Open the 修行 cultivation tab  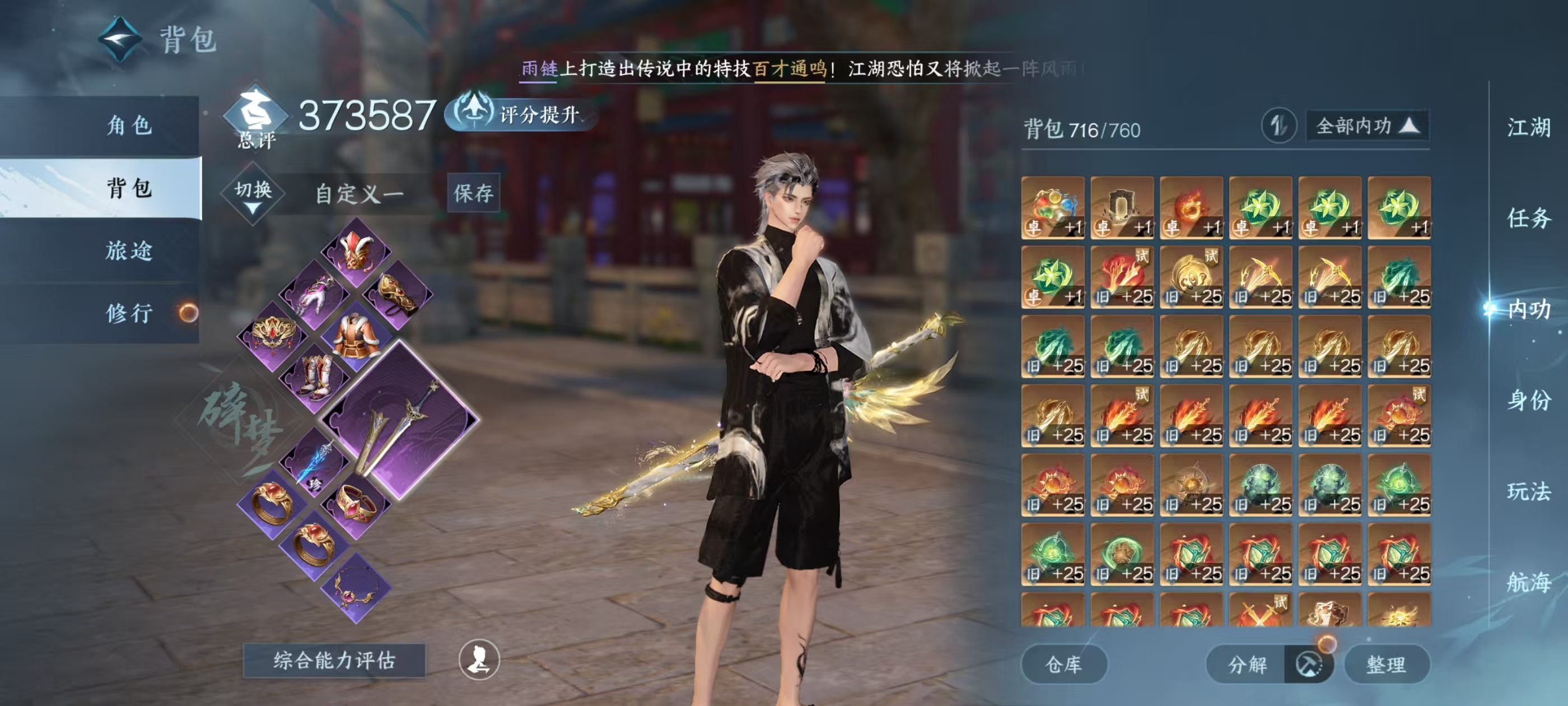[129, 313]
